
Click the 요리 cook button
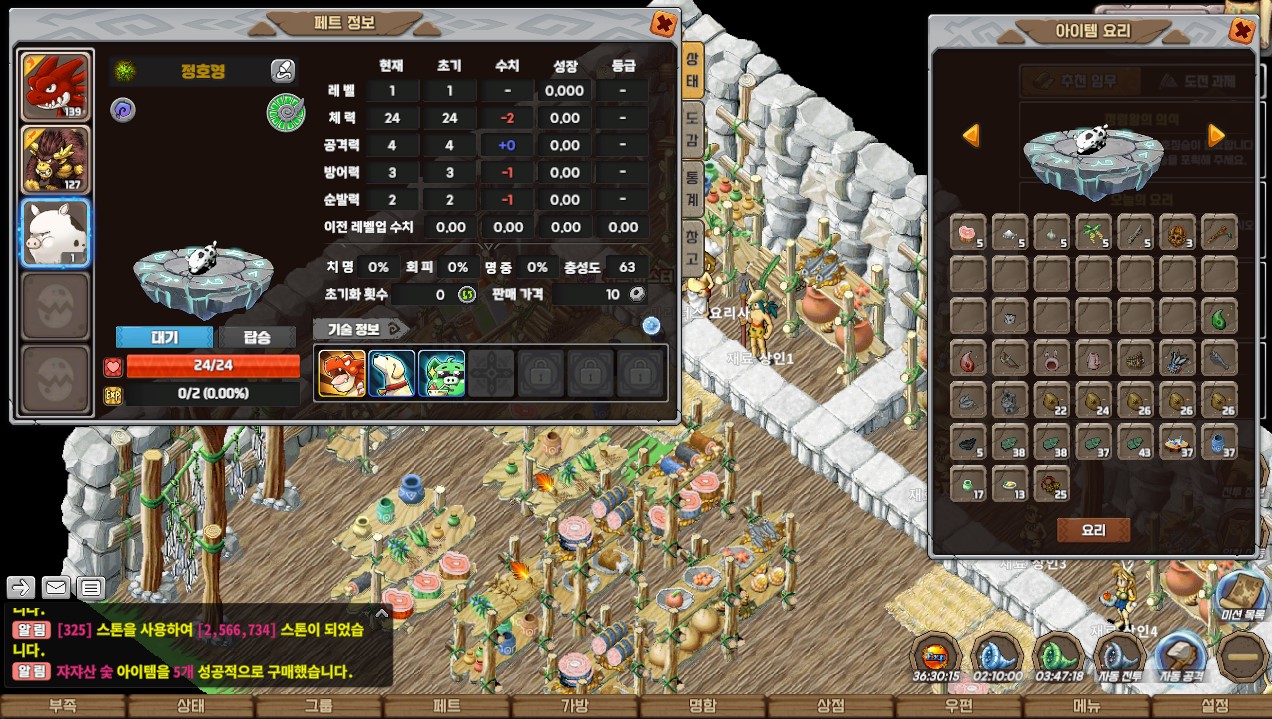click(x=1093, y=530)
